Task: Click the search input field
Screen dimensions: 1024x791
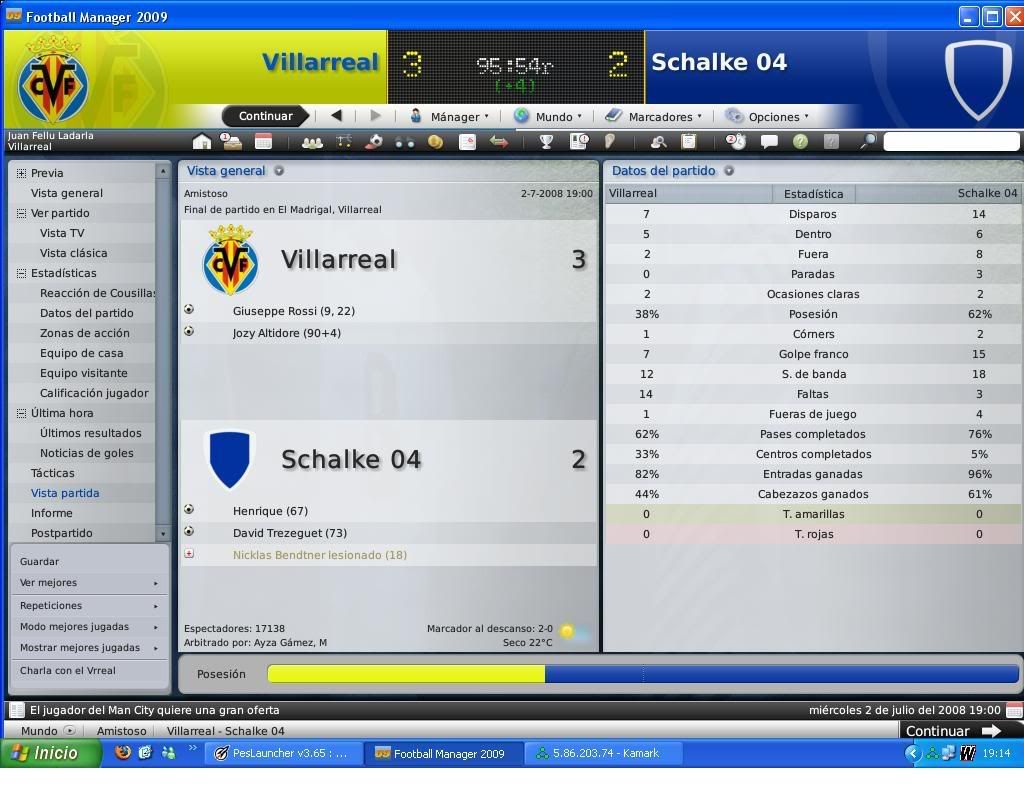Action: [x=950, y=142]
